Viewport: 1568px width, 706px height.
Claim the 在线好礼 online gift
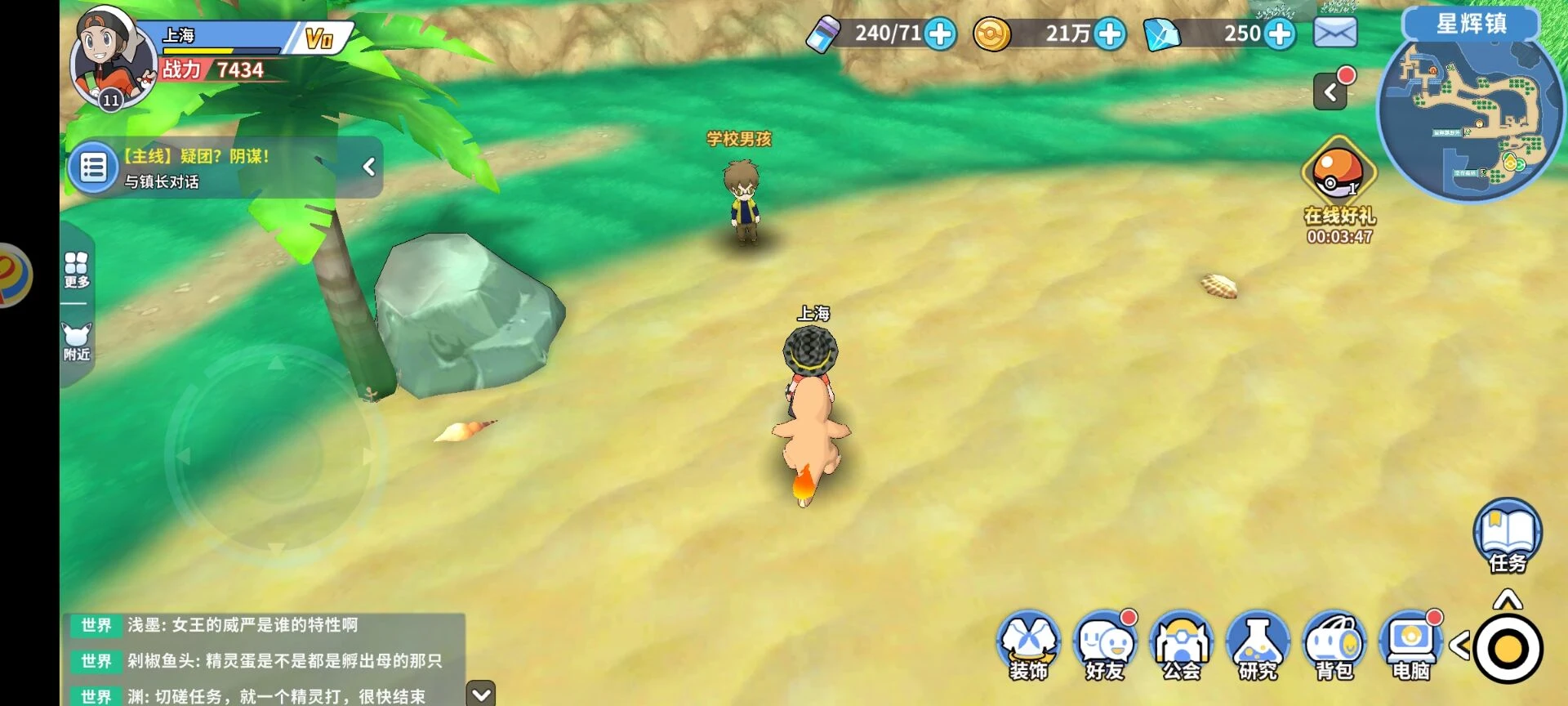1339,176
